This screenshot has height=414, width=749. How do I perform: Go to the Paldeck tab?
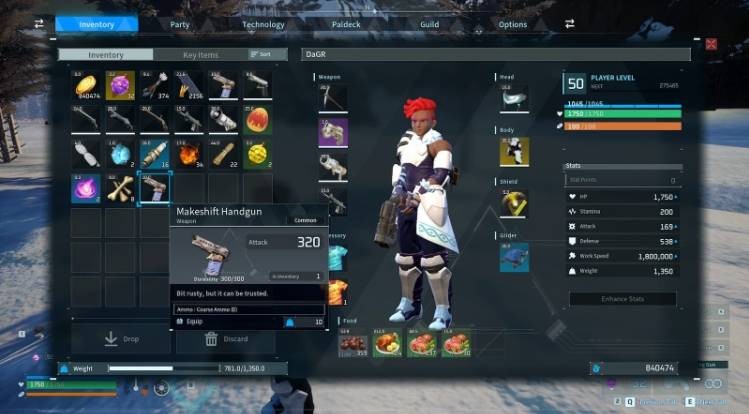point(345,24)
